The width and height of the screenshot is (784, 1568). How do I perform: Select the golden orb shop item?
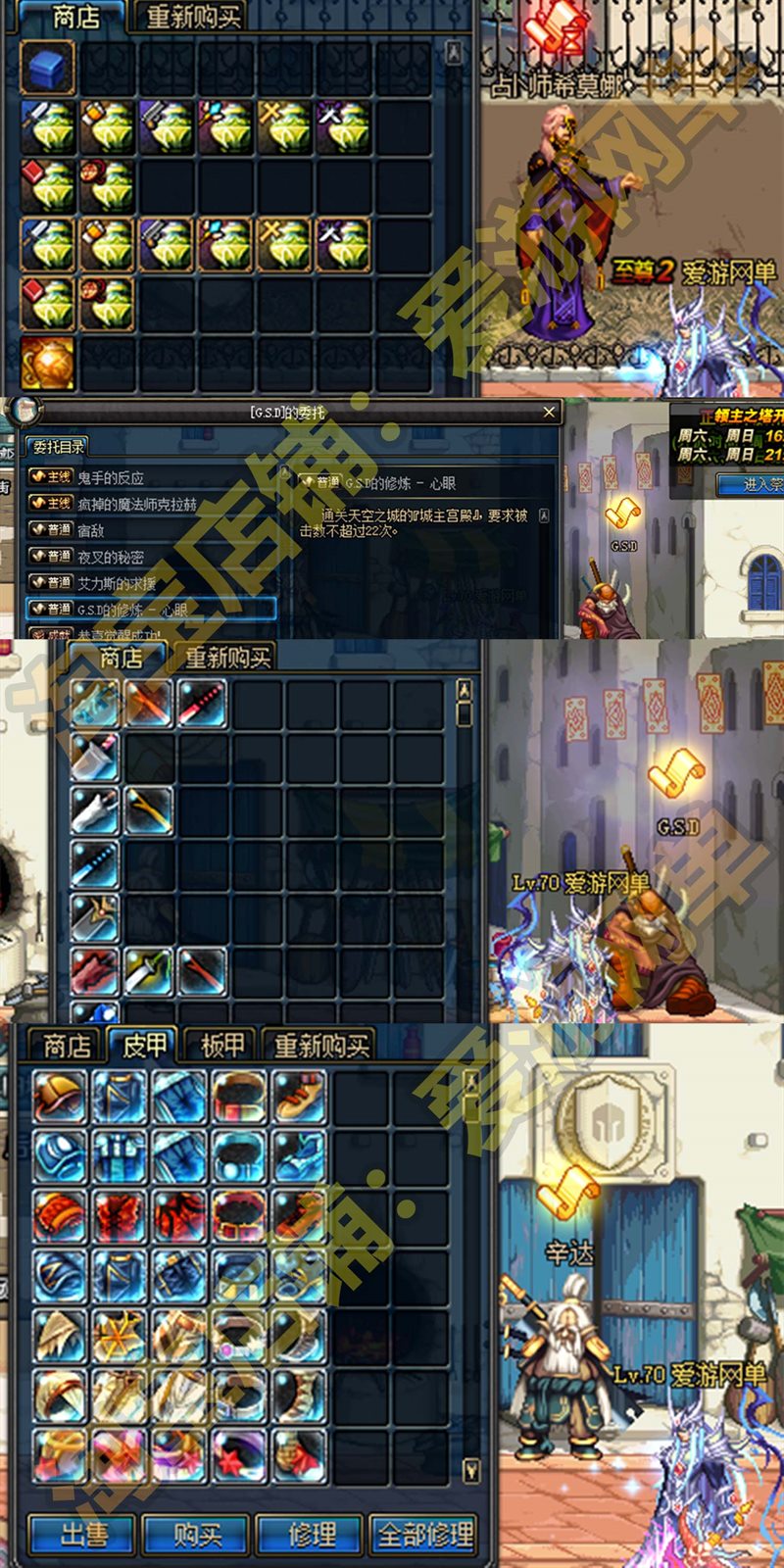coord(47,363)
